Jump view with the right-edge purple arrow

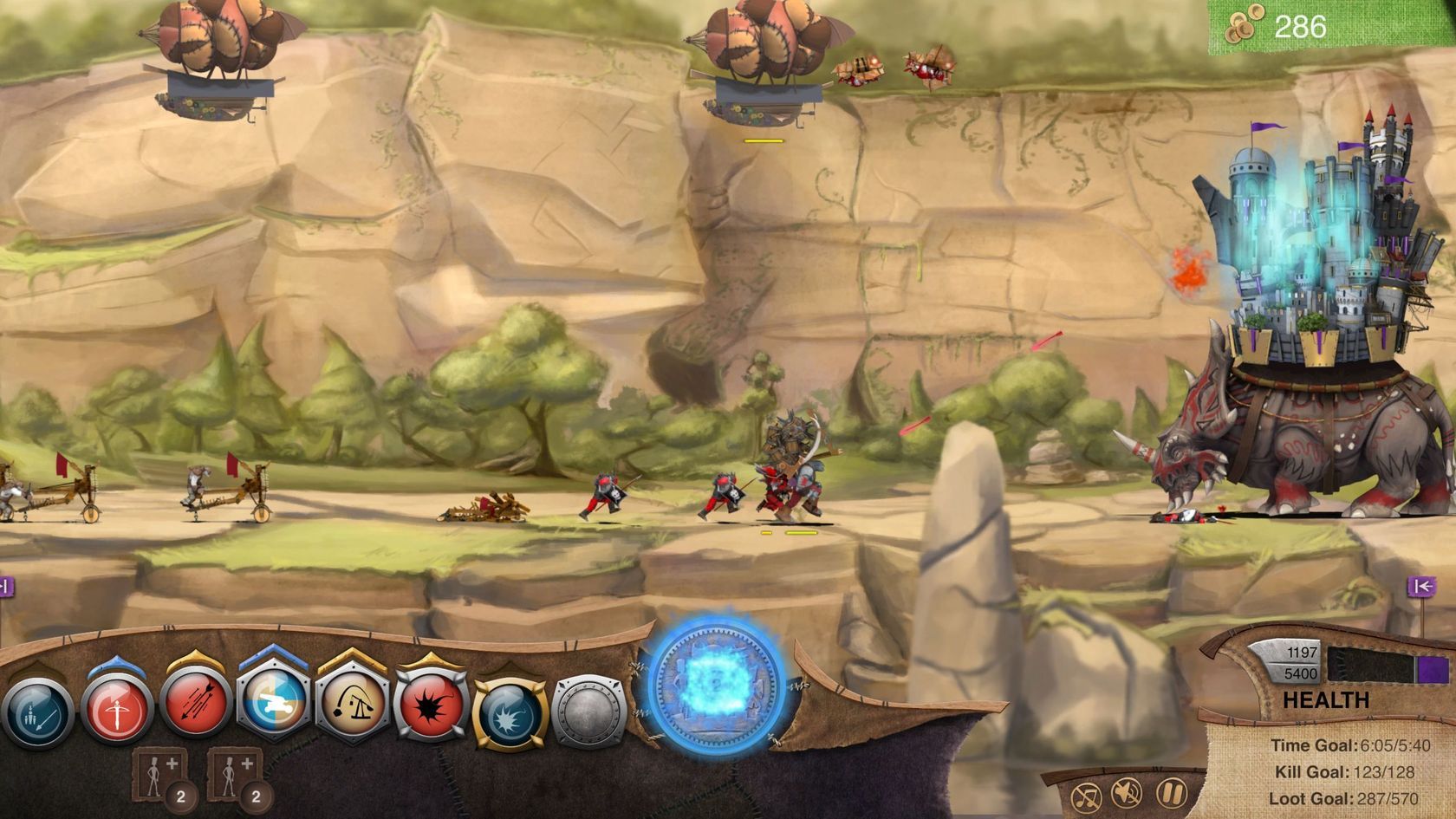pos(1421,587)
